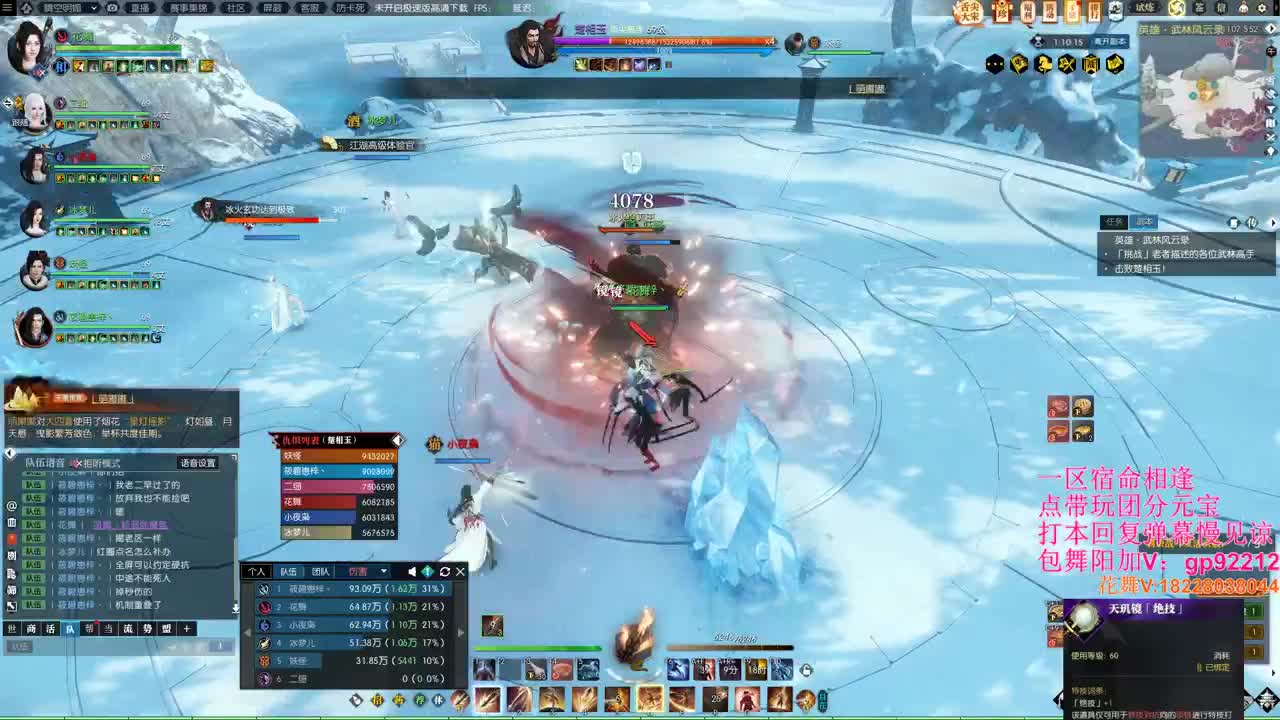Select the 帮 chat channel tab
1280x720 pixels.
(88, 628)
